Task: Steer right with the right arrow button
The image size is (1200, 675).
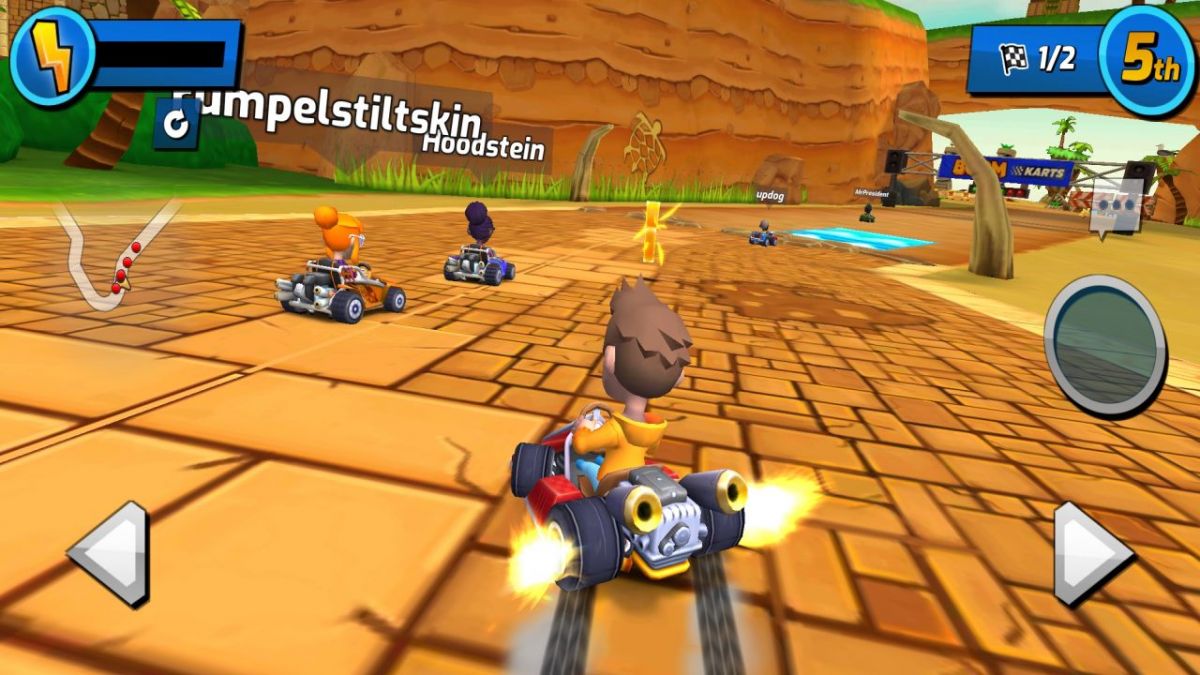Action: pyautogui.click(x=1092, y=553)
